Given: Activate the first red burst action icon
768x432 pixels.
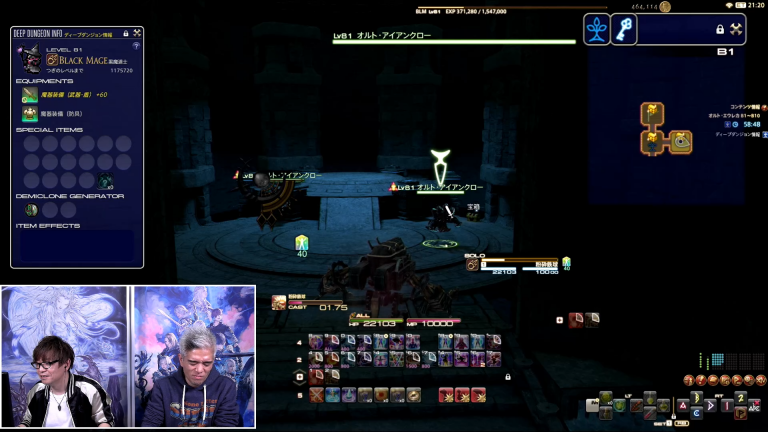Looking at the screenshot, I should pos(446,395).
